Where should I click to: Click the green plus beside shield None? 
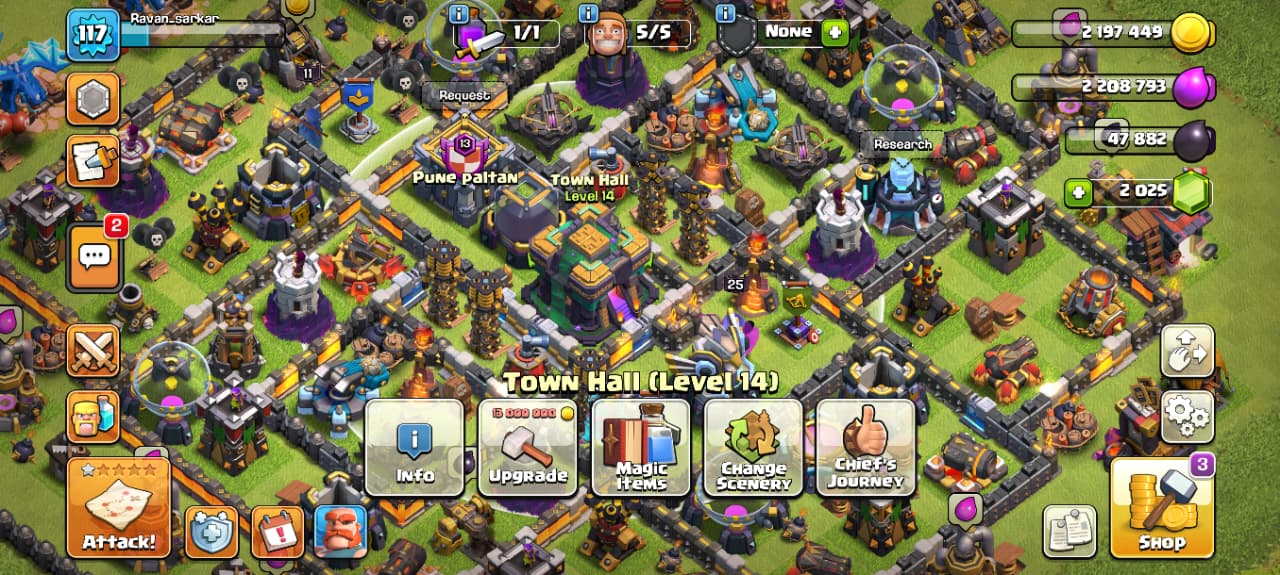click(834, 33)
